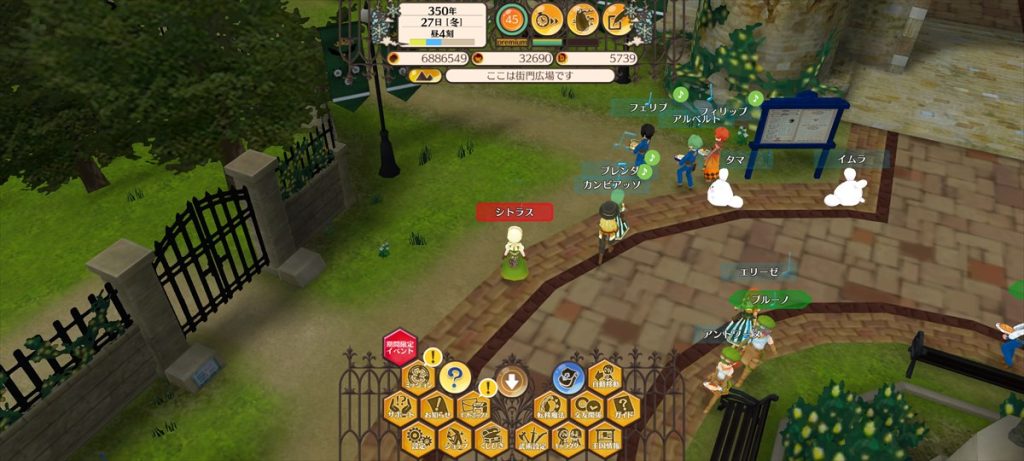Screen dimensions: 1024x461
Task: Tap the blue circular hat icon
Action: 568,377
